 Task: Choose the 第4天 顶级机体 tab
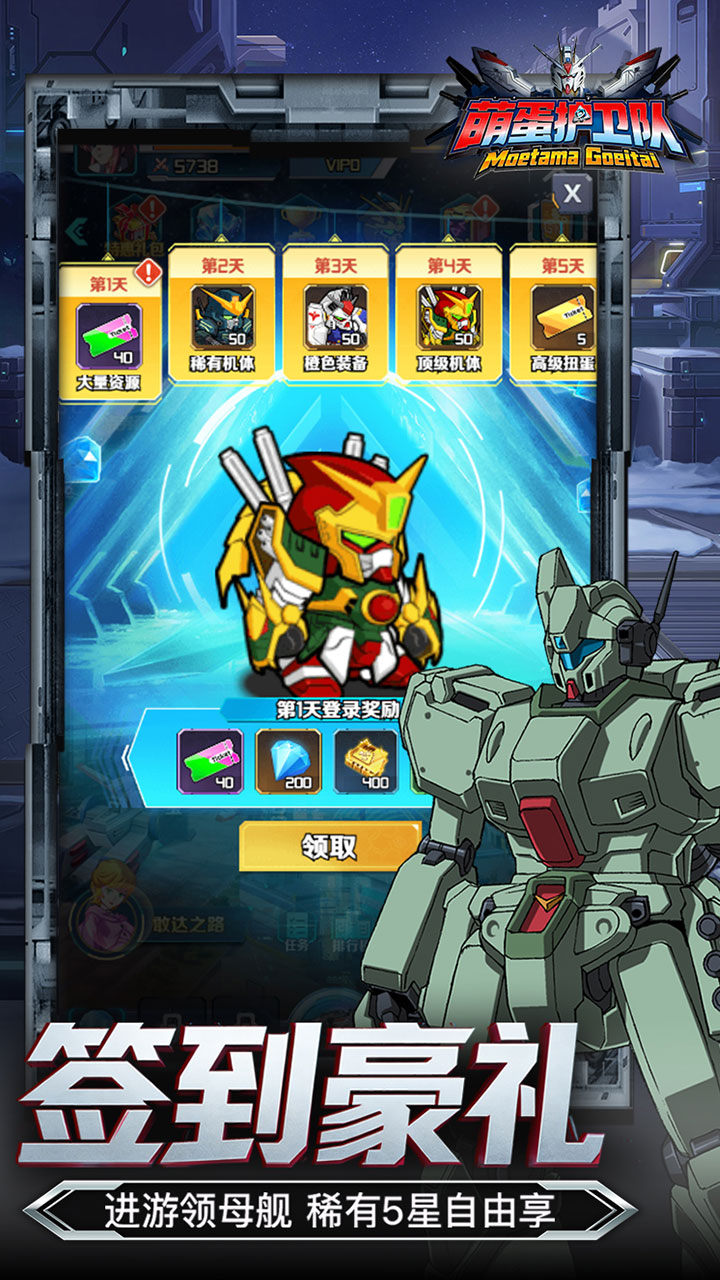pyautogui.click(x=448, y=314)
